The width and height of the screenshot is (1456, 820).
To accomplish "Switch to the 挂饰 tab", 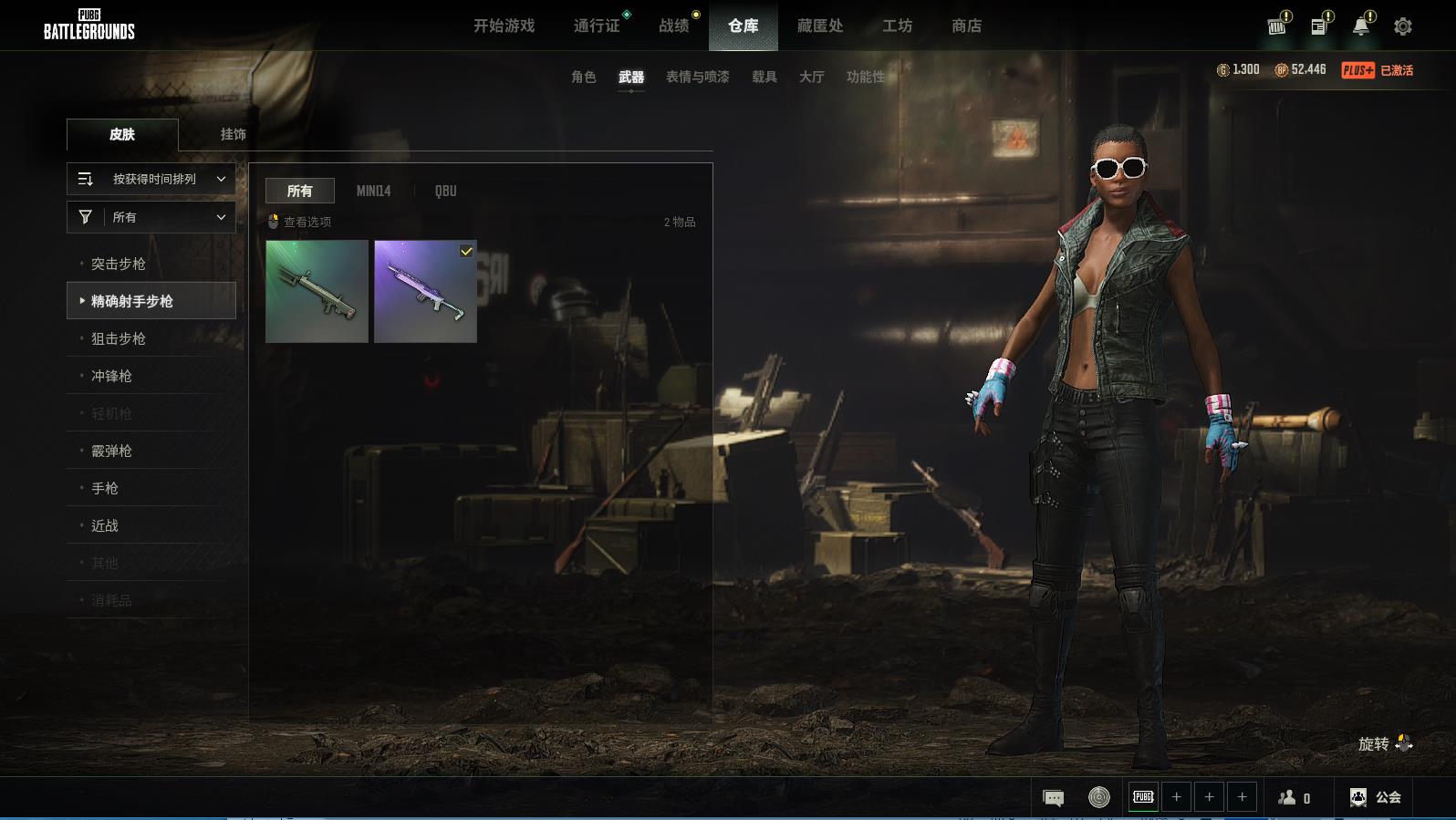I will tap(233, 134).
